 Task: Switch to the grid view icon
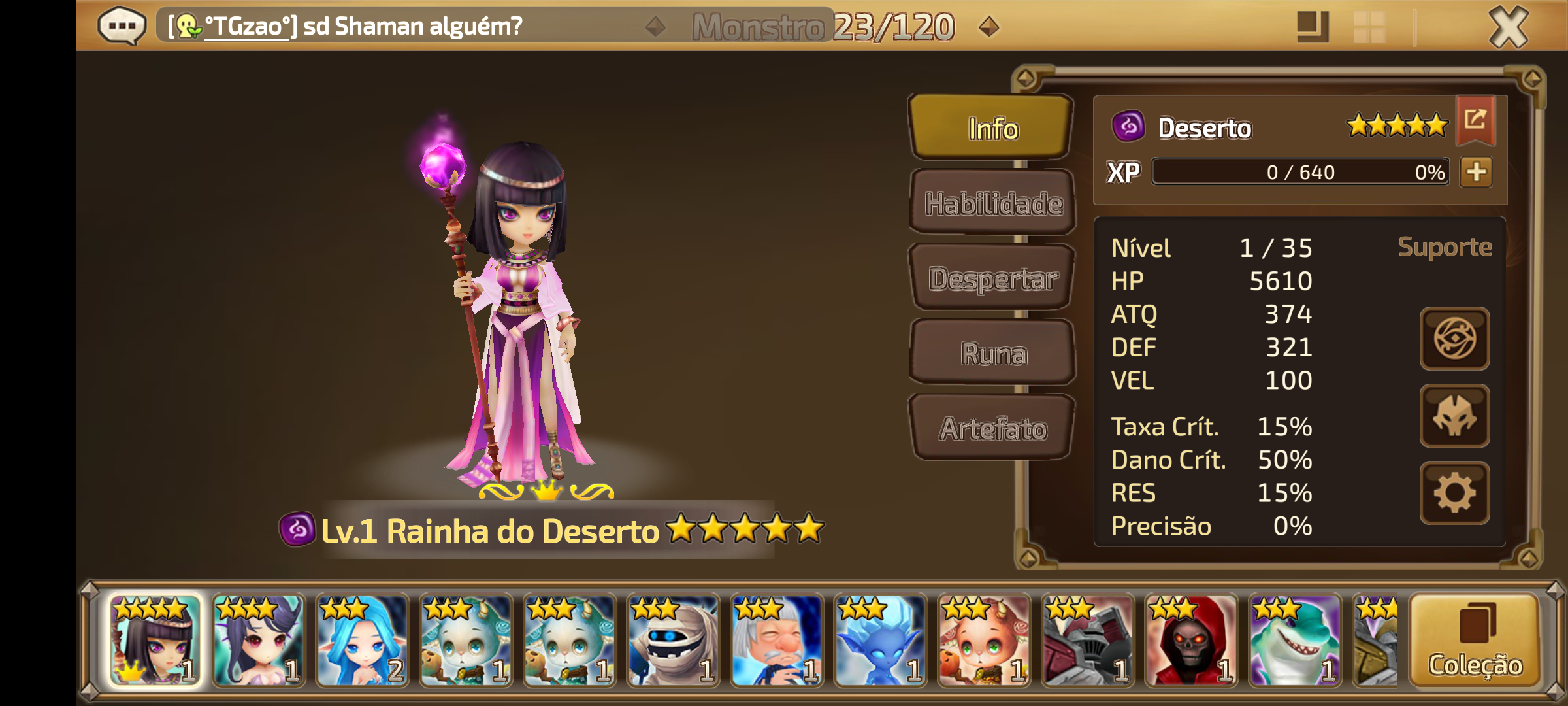(x=1370, y=27)
